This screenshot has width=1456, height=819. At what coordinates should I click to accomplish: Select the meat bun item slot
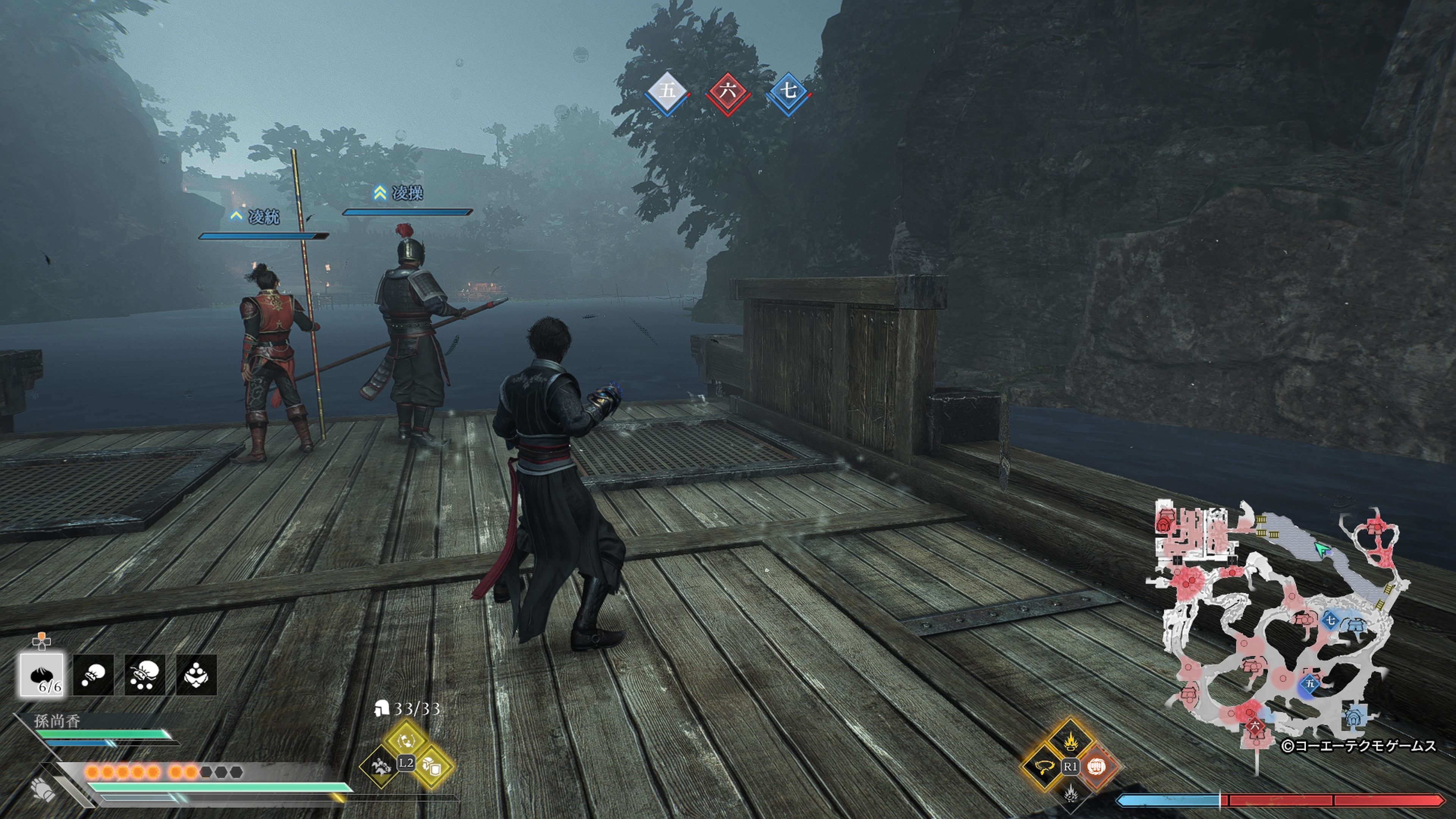pyautogui.click(x=42, y=674)
